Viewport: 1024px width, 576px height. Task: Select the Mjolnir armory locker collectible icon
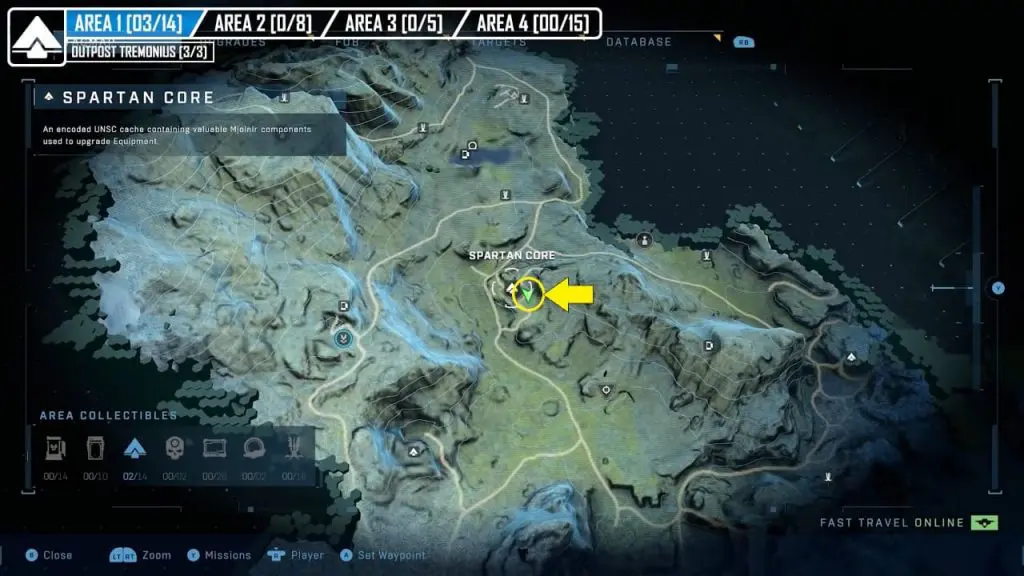[95, 447]
